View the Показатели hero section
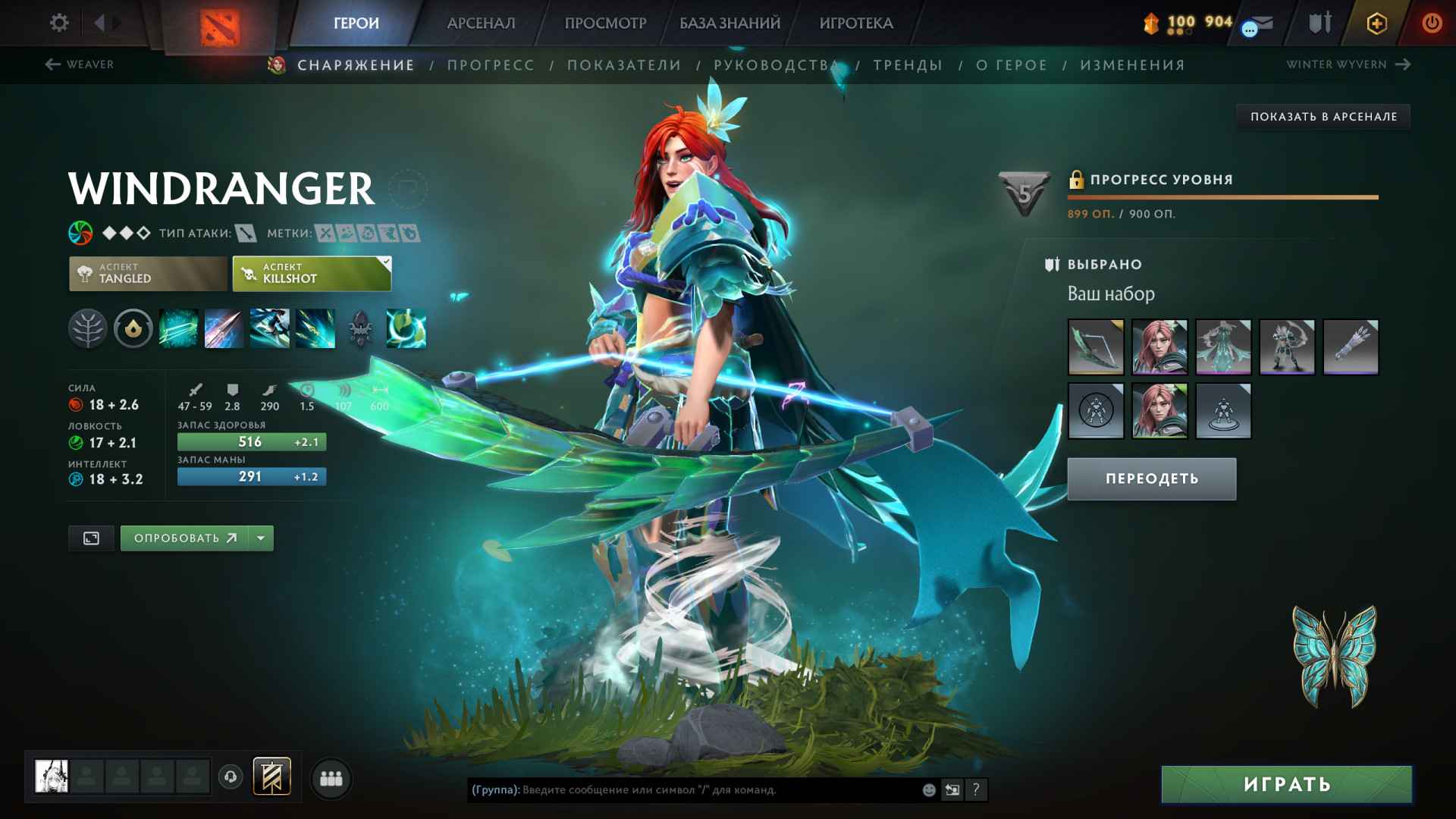The width and height of the screenshot is (1456, 819). point(624,65)
